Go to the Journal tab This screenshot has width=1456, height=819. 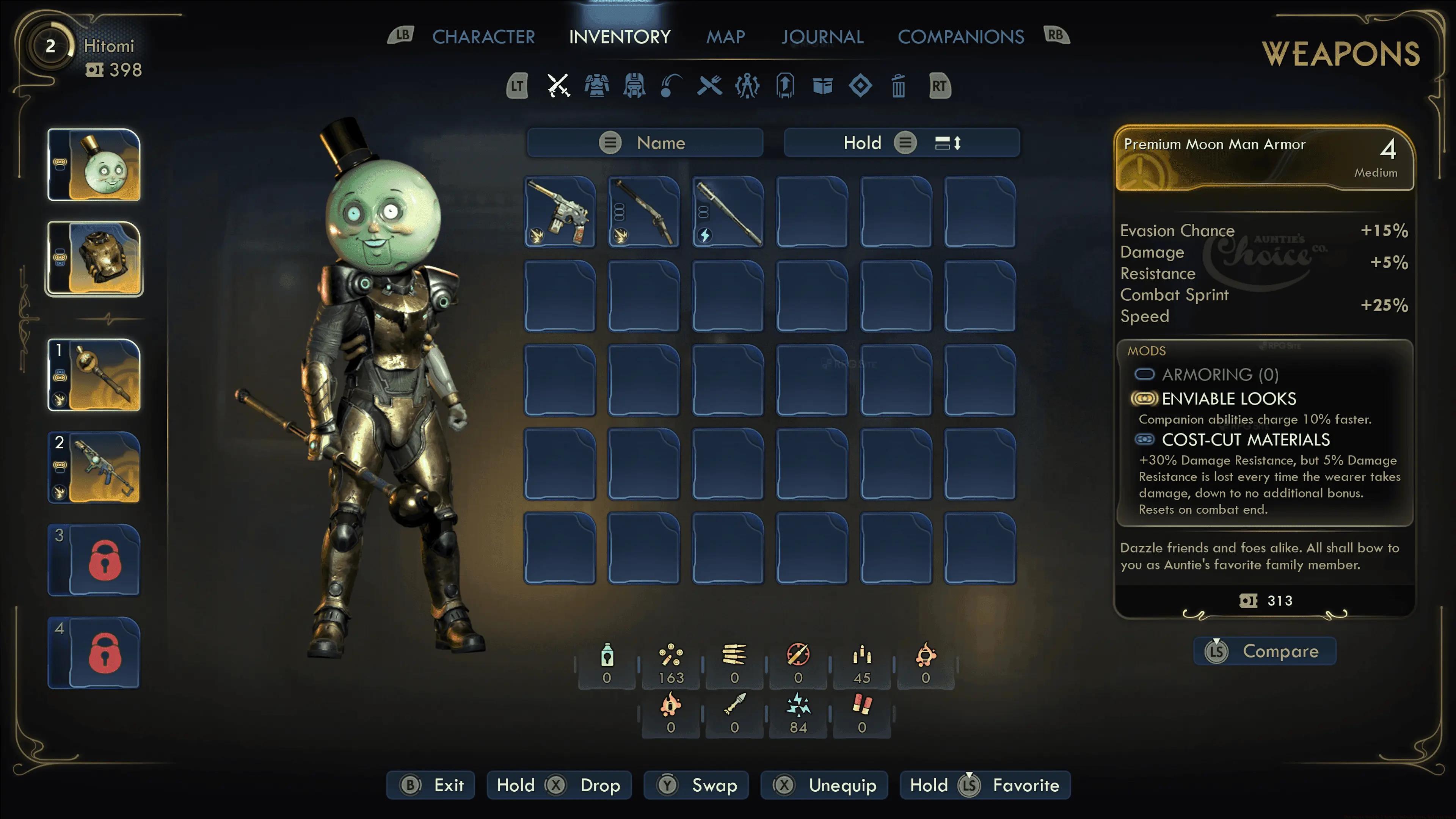pos(822,37)
